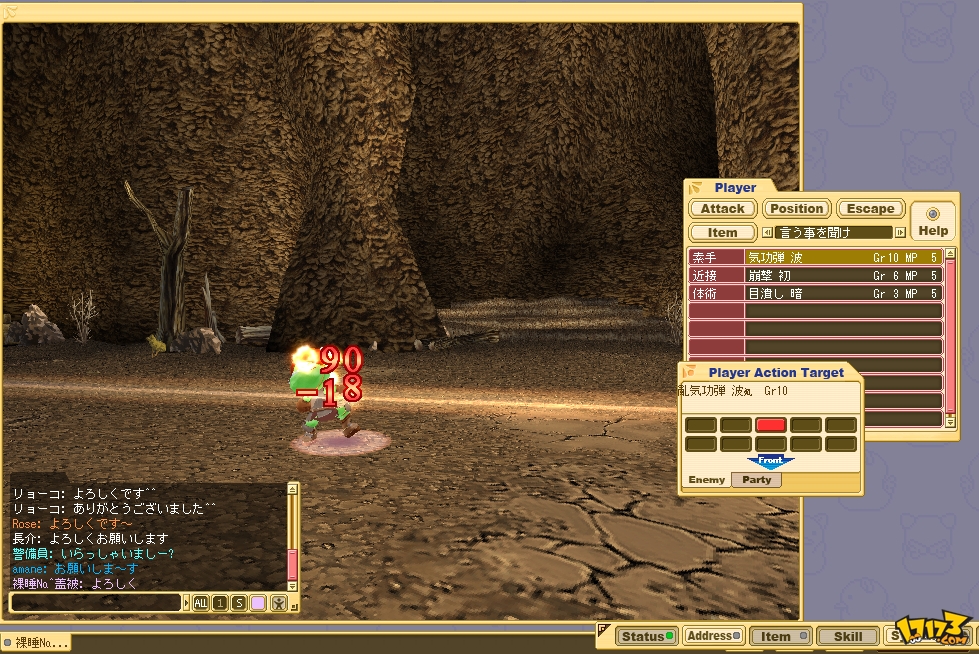Set chat filter to ALL
Viewport: 979px width, 654px height.
200,602
